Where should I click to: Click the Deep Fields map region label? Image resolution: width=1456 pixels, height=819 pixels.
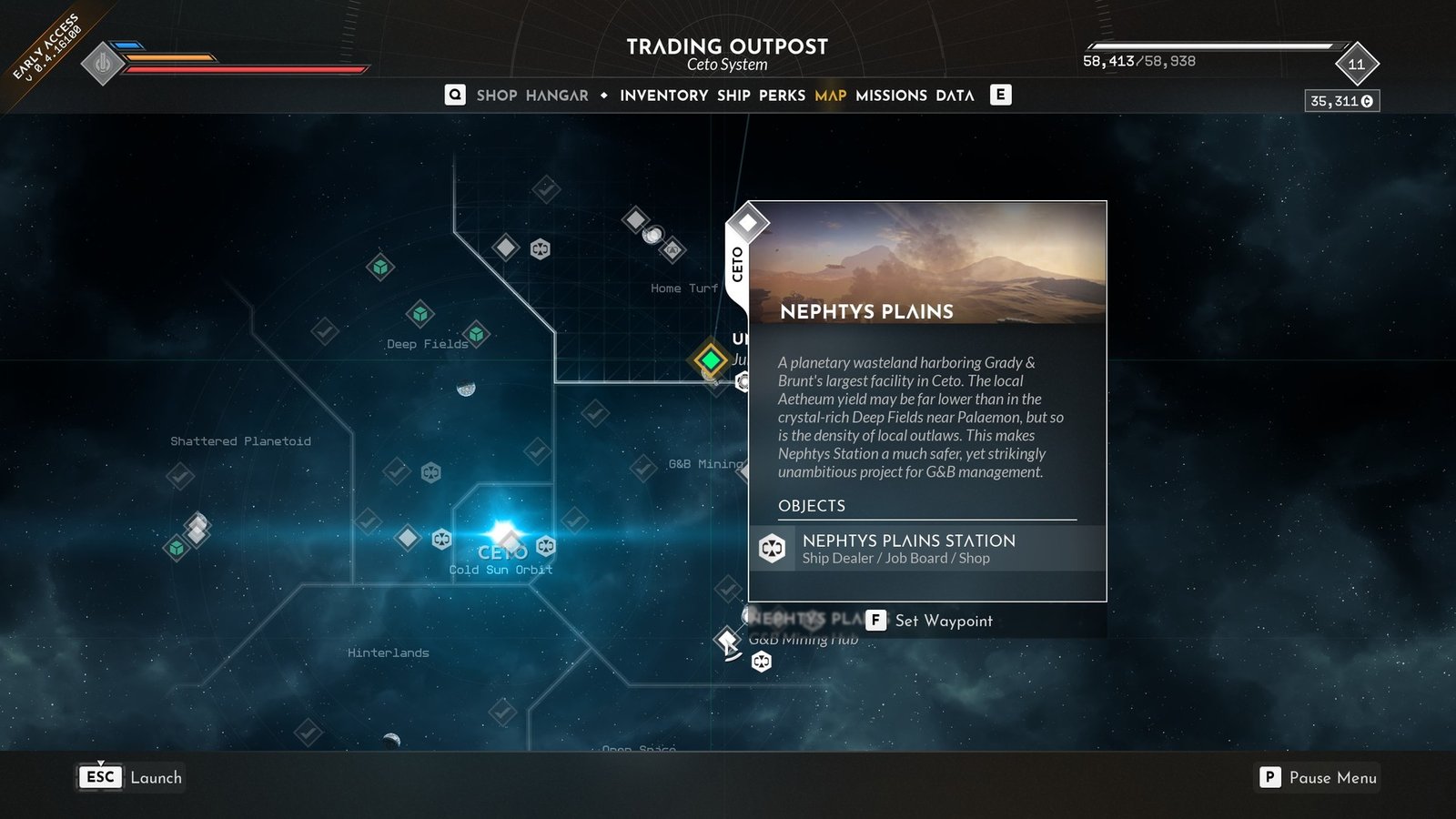[427, 344]
